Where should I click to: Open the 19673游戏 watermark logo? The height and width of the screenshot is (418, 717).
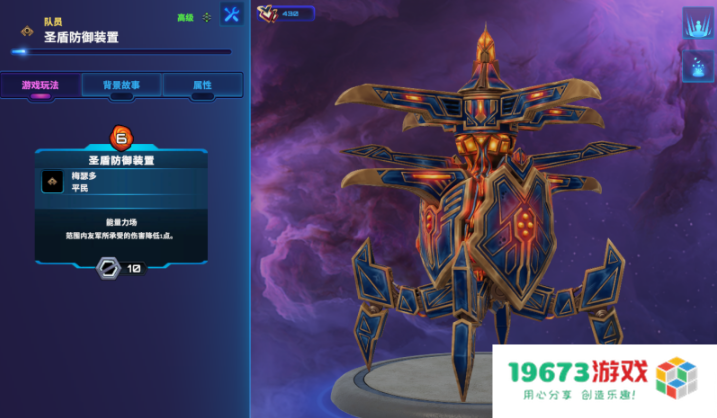(x=605, y=382)
